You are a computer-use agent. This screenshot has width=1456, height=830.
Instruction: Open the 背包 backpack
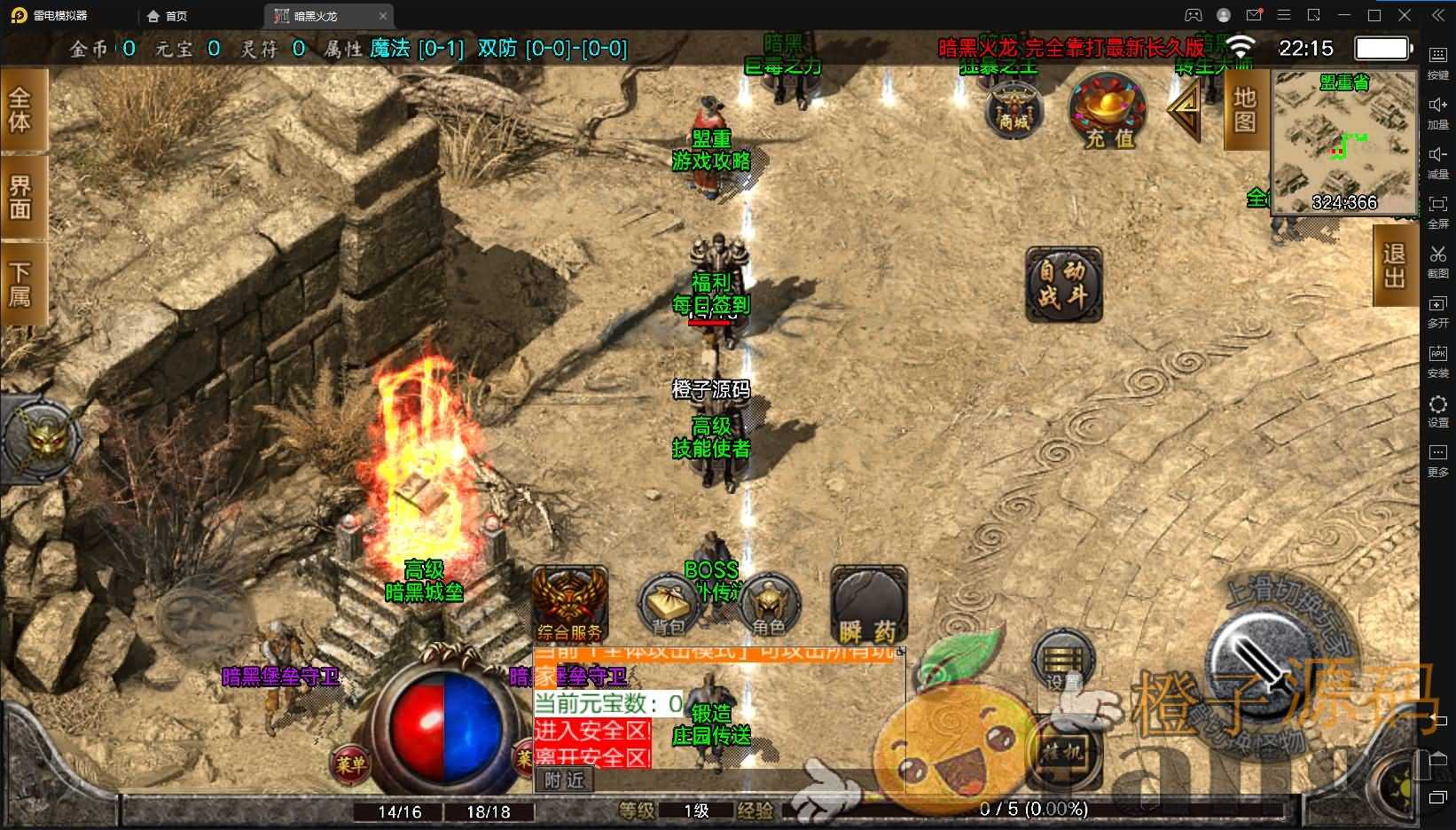669,607
